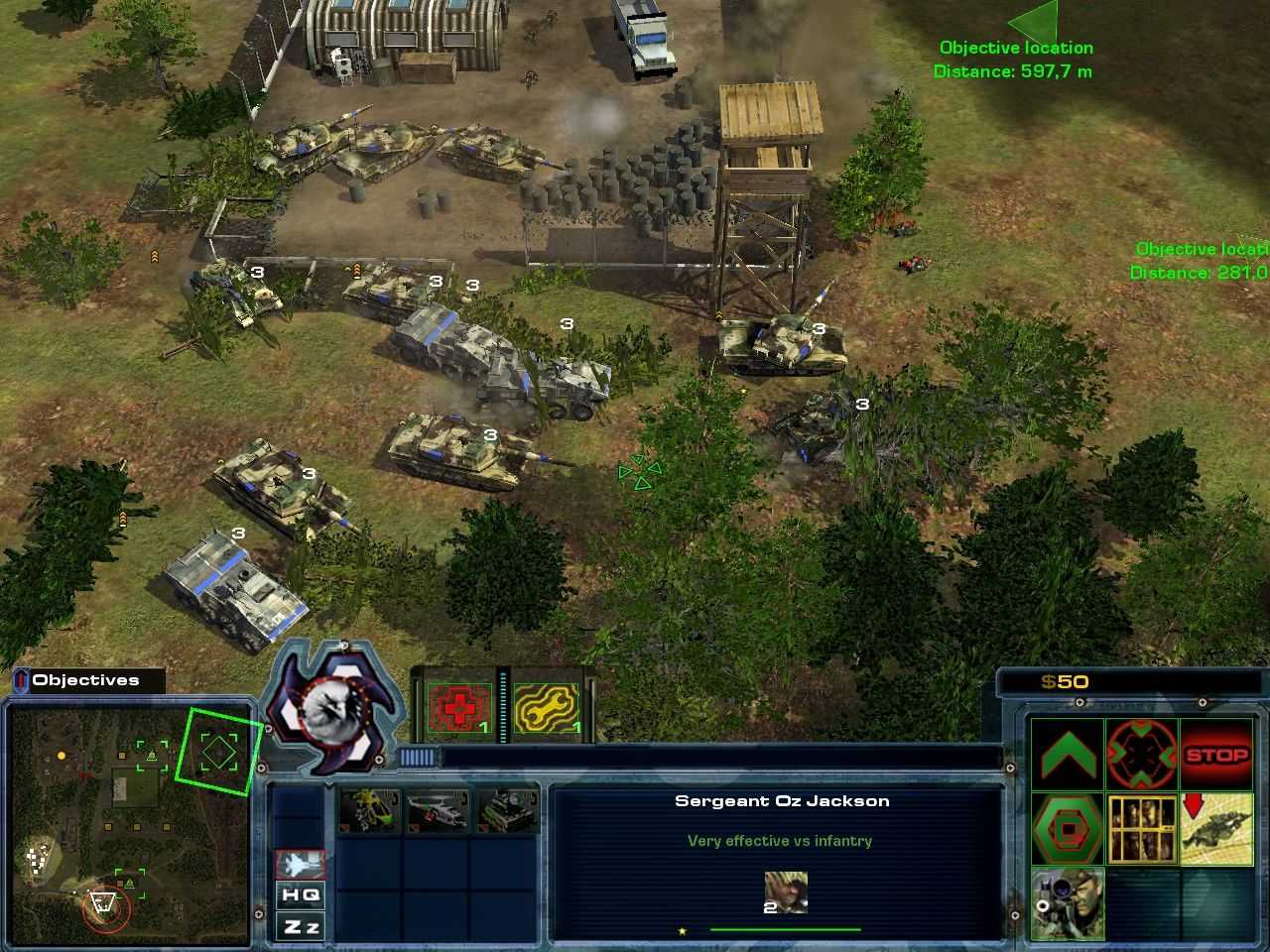Click the Objective location distance text
1270x952 pixels.
[x=1014, y=71]
